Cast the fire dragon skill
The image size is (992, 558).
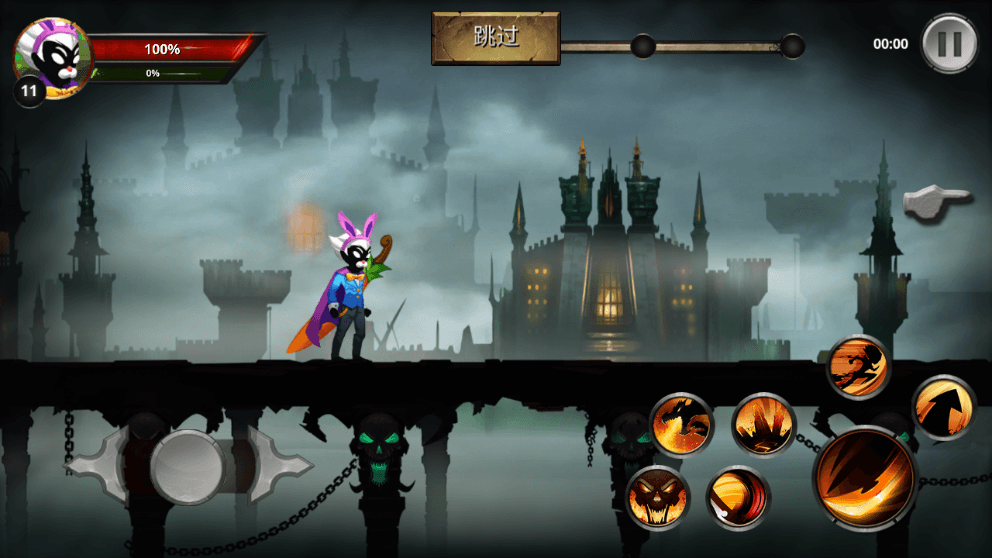(682, 424)
